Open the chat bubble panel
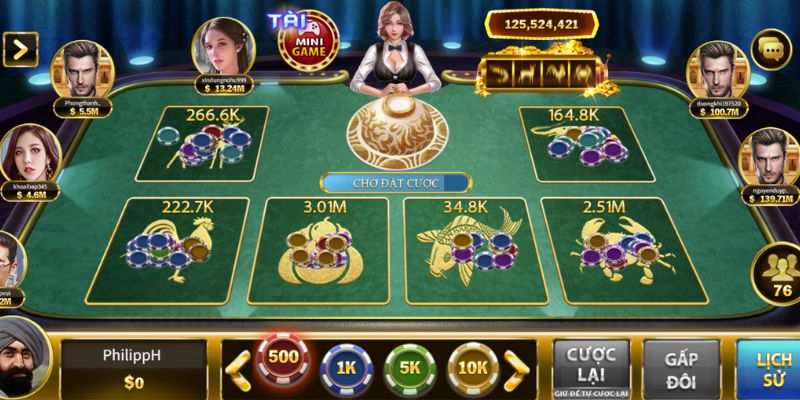800x400 pixels. pyautogui.click(x=771, y=48)
